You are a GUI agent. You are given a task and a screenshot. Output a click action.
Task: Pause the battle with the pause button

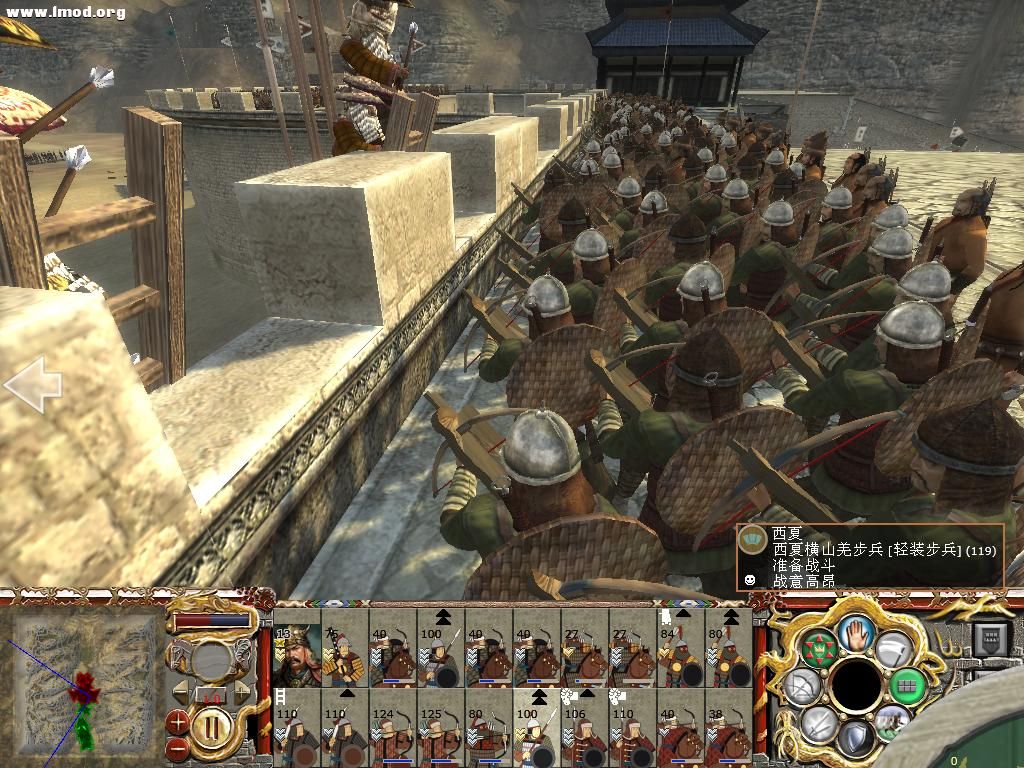pyautogui.click(x=211, y=727)
